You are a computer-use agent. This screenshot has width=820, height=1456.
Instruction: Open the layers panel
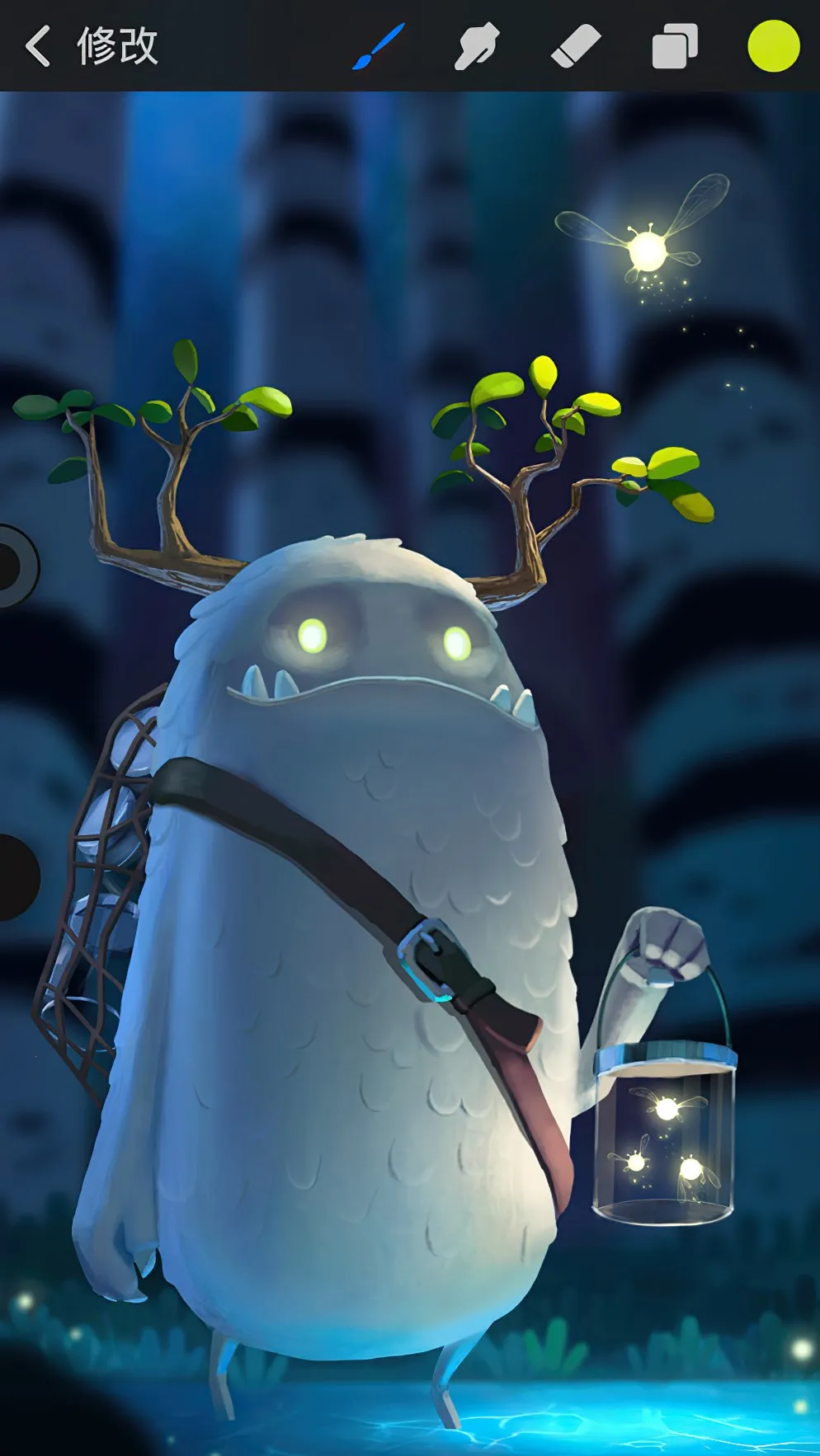coord(675,45)
